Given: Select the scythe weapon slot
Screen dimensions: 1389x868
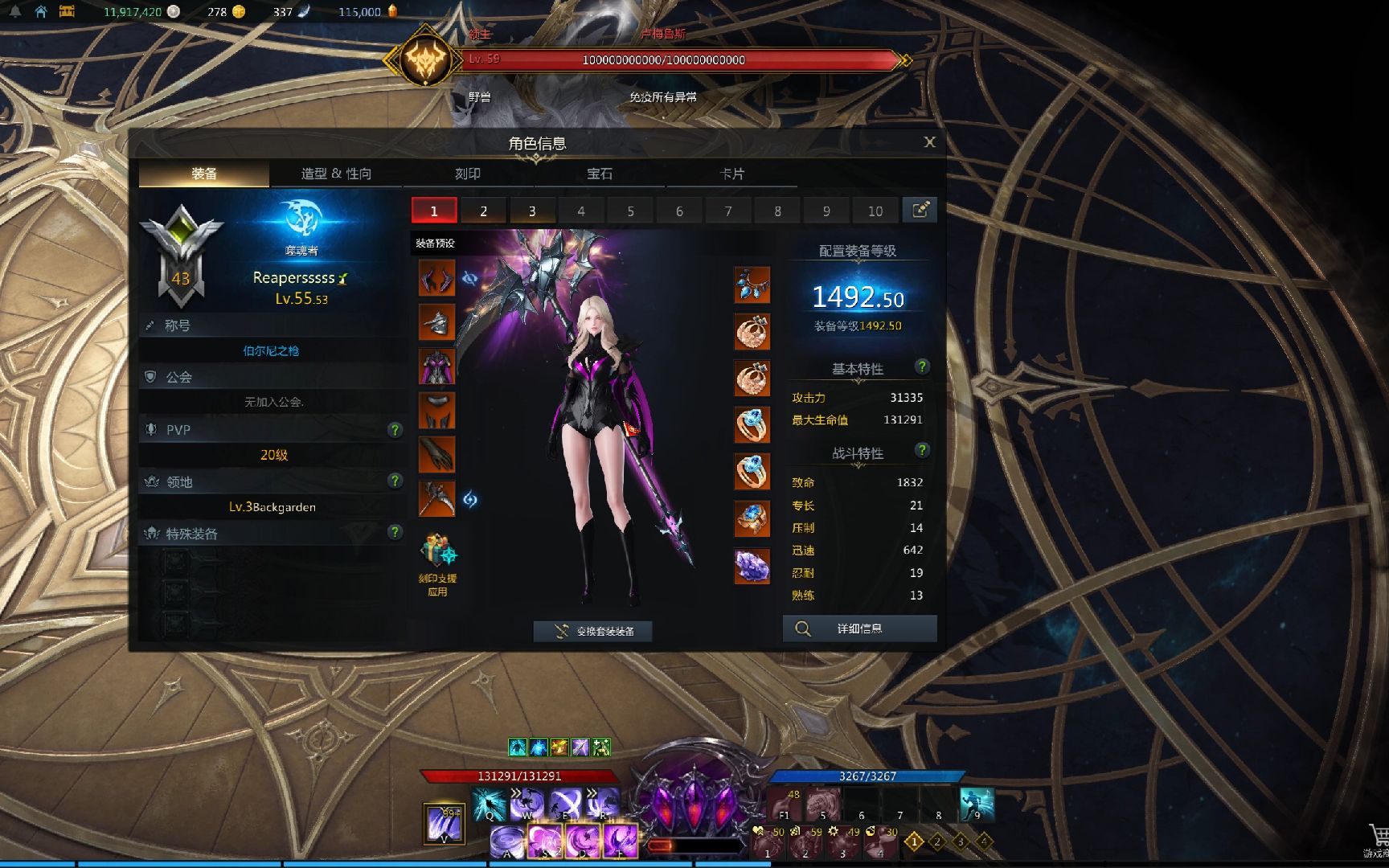Looking at the screenshot, I should (x=436, y=499).
